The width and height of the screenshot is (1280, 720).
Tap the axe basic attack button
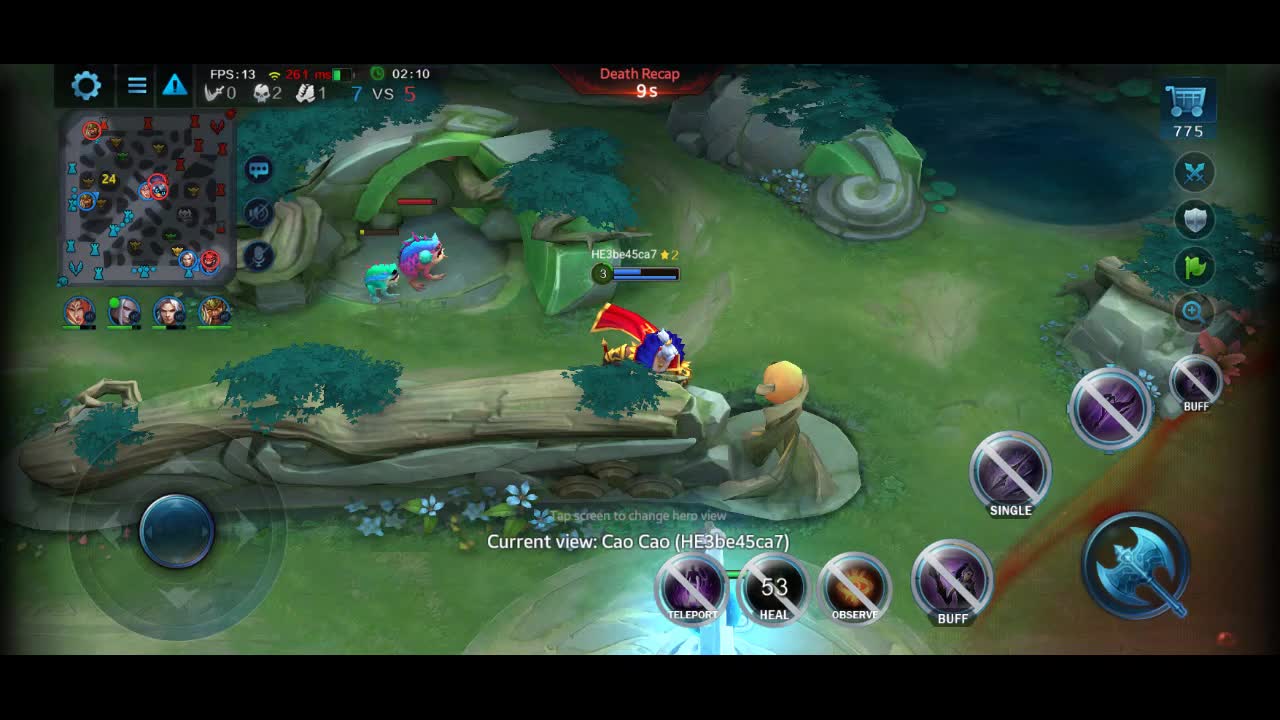pos(1136,566)
